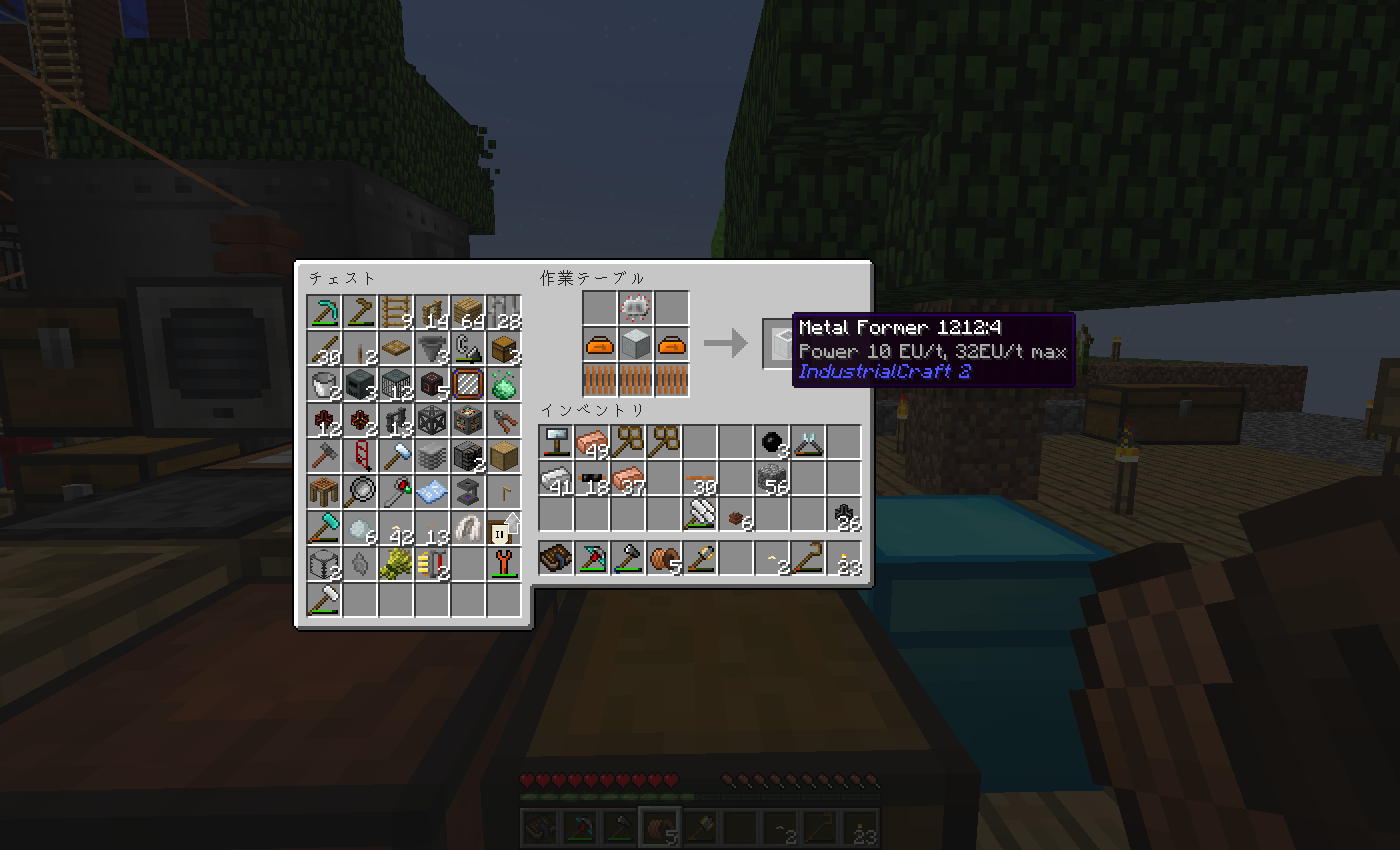Select the stack of 41 iron ingots
This screenshot has width=1400, height=850.
556,478
